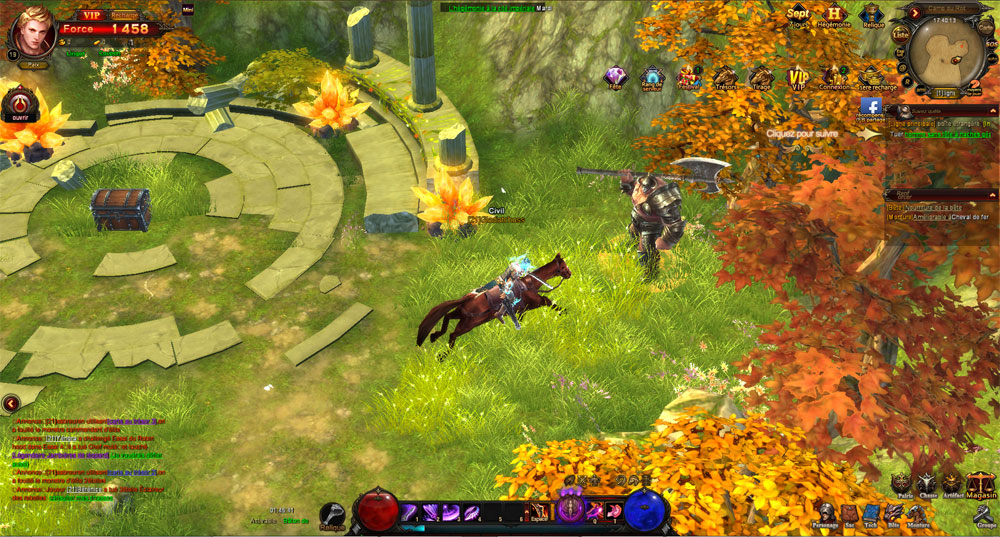This screenshot has width=1000, height=537.
Task: Click the Facebook share reward icon
Action: [870, 107]
